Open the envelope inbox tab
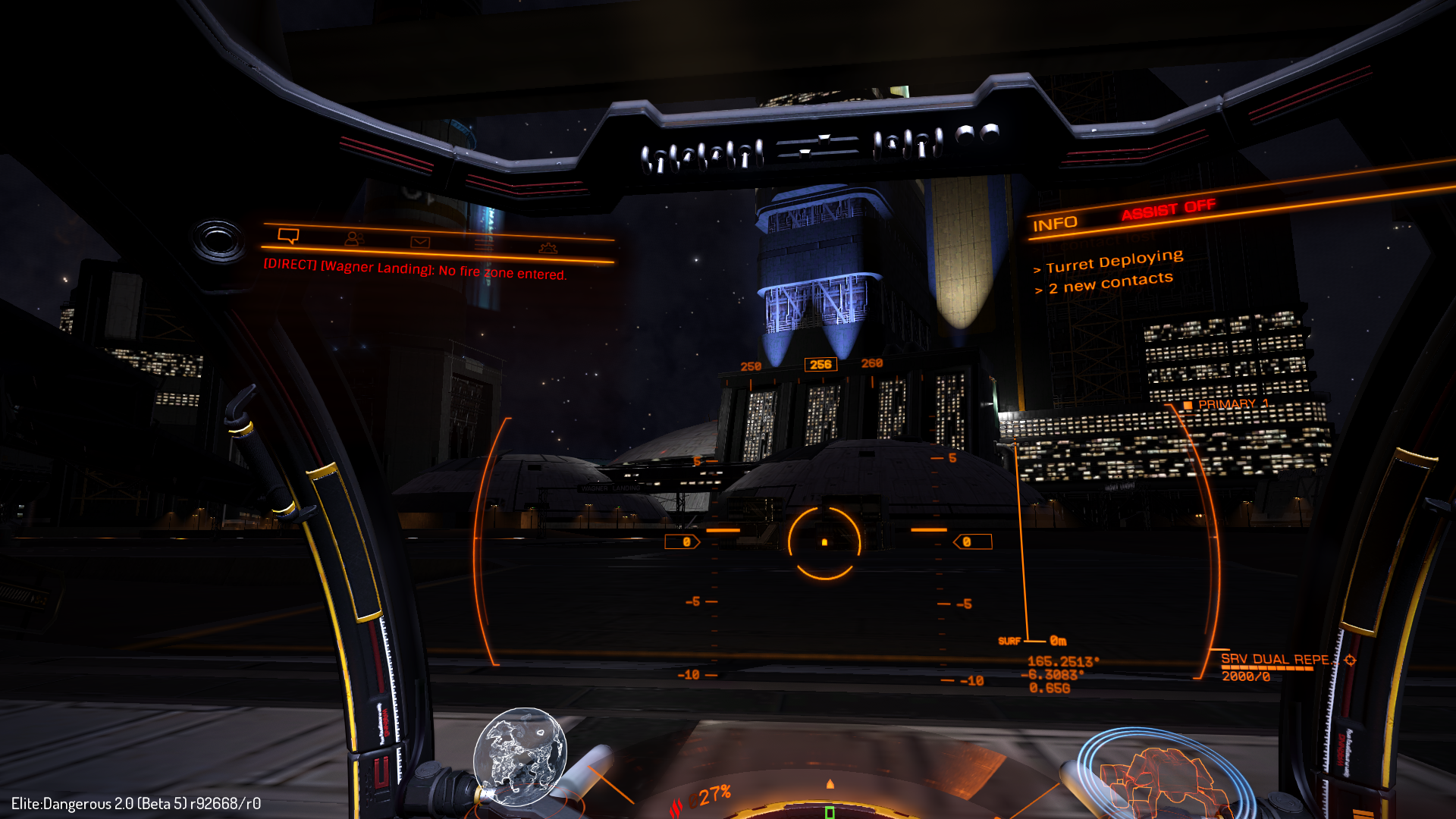This screenshot has width=1456, height=819. coord(420,242)
